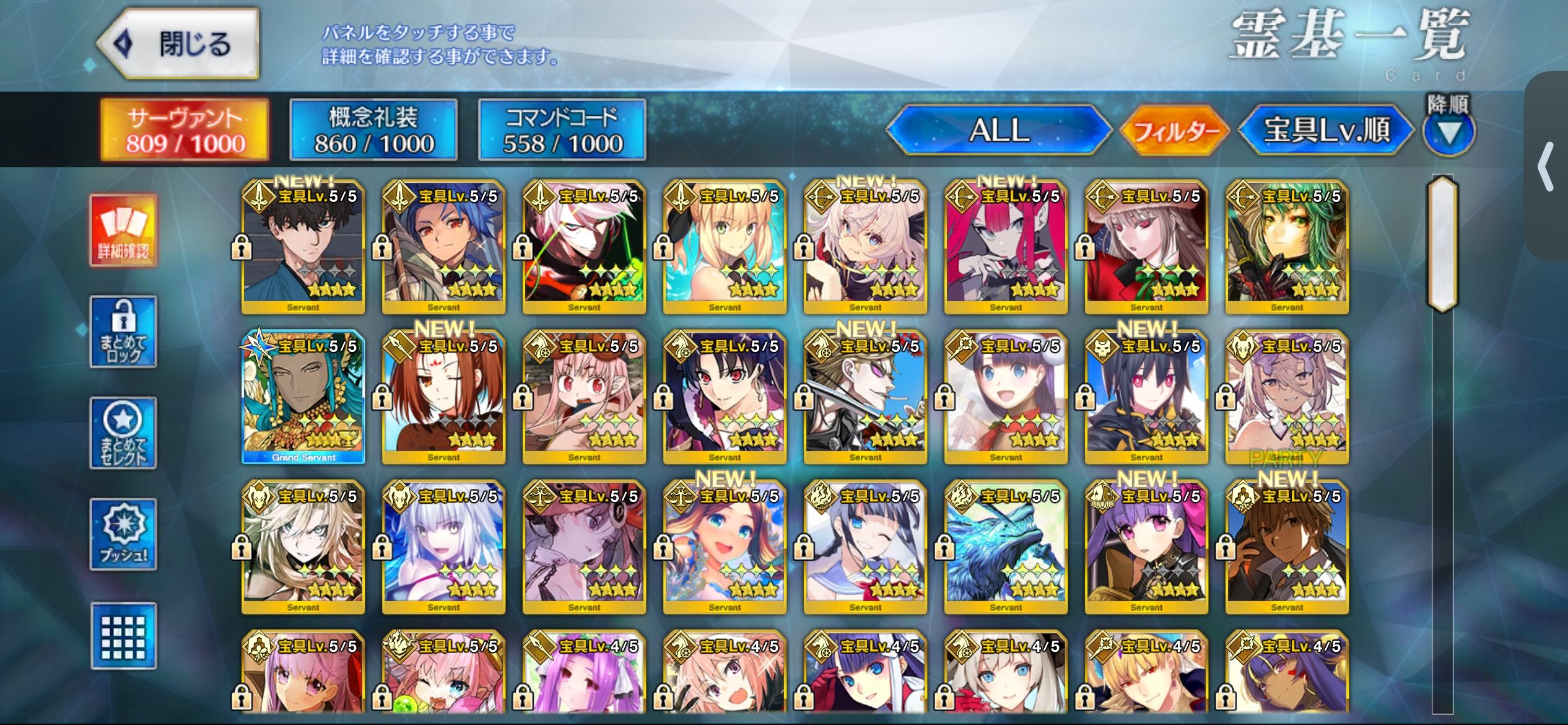
Task: Close the spirit origin list with 閉じる
Action: [x=179, y=44]
